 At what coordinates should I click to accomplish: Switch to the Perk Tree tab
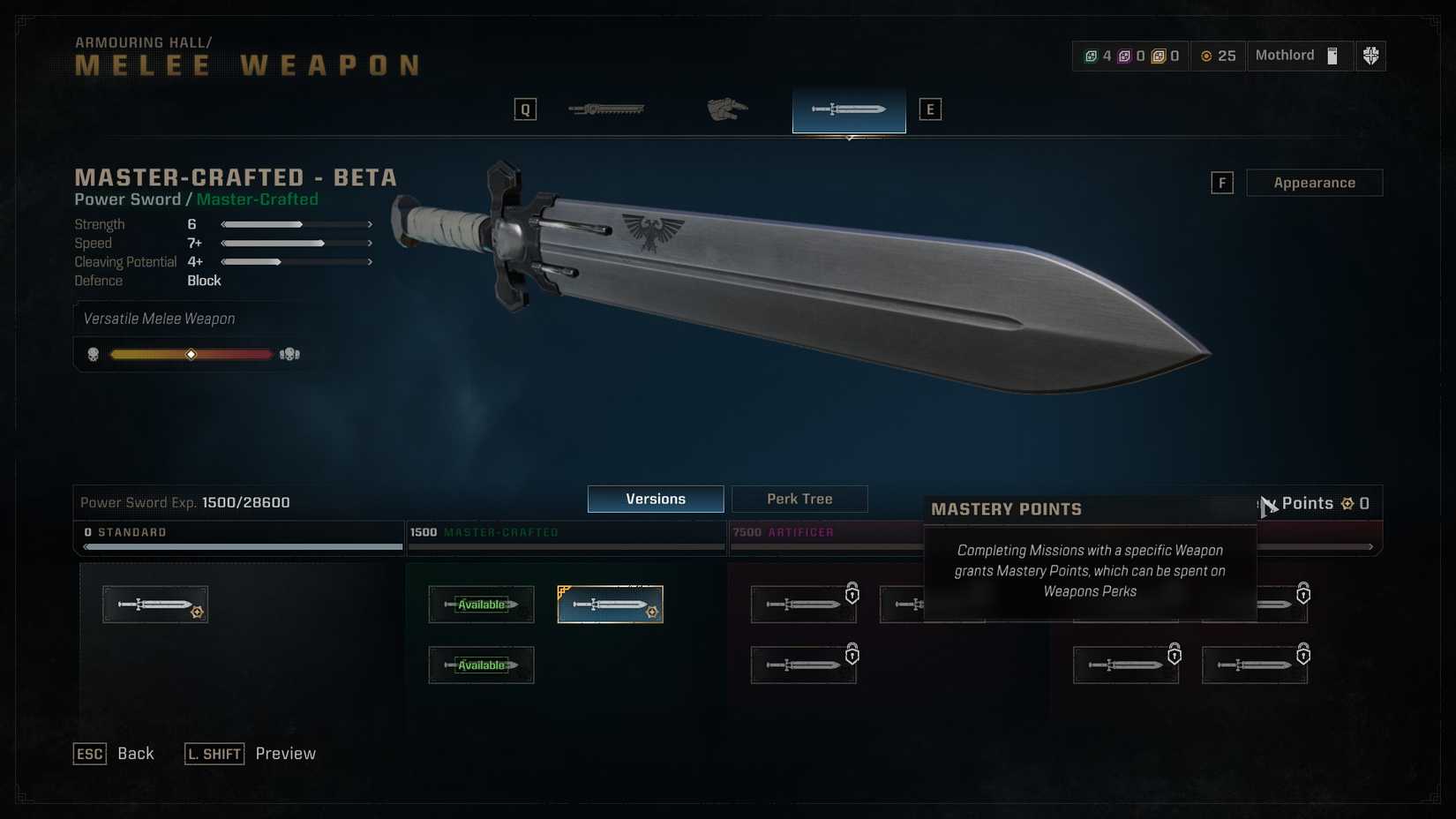click(x=799, y=499)
